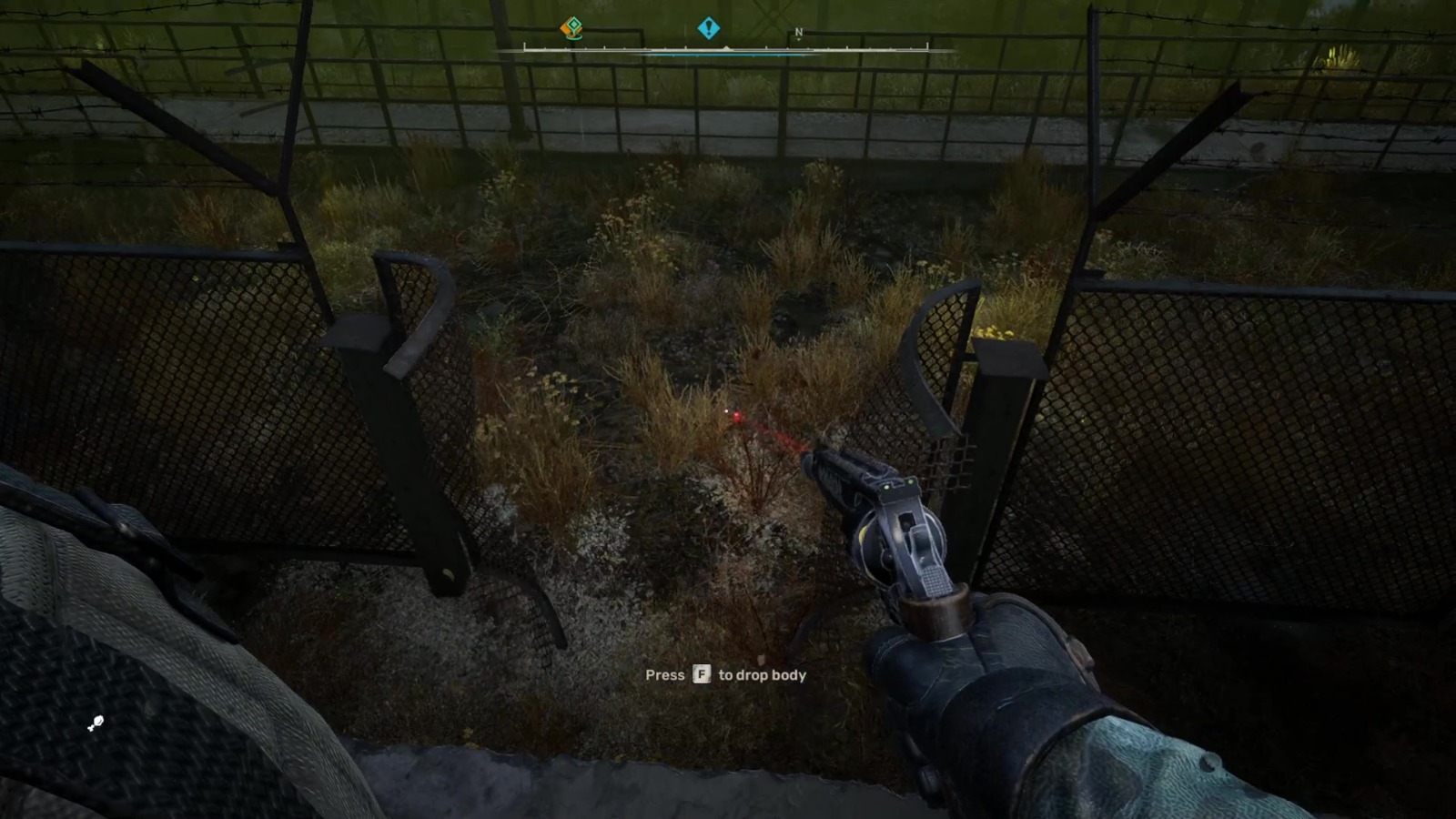Click the N north indicator on the compass
1456x819 pixels.
tap(799, 30)
